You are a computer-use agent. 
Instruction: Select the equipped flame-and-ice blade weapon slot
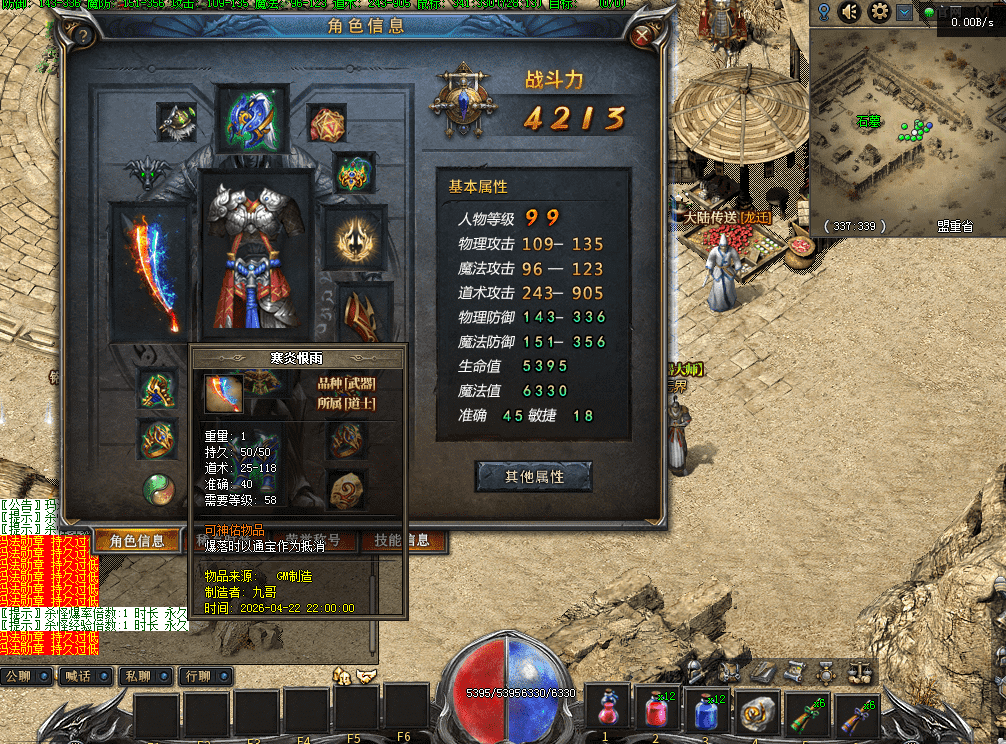(x=151, y=270)
